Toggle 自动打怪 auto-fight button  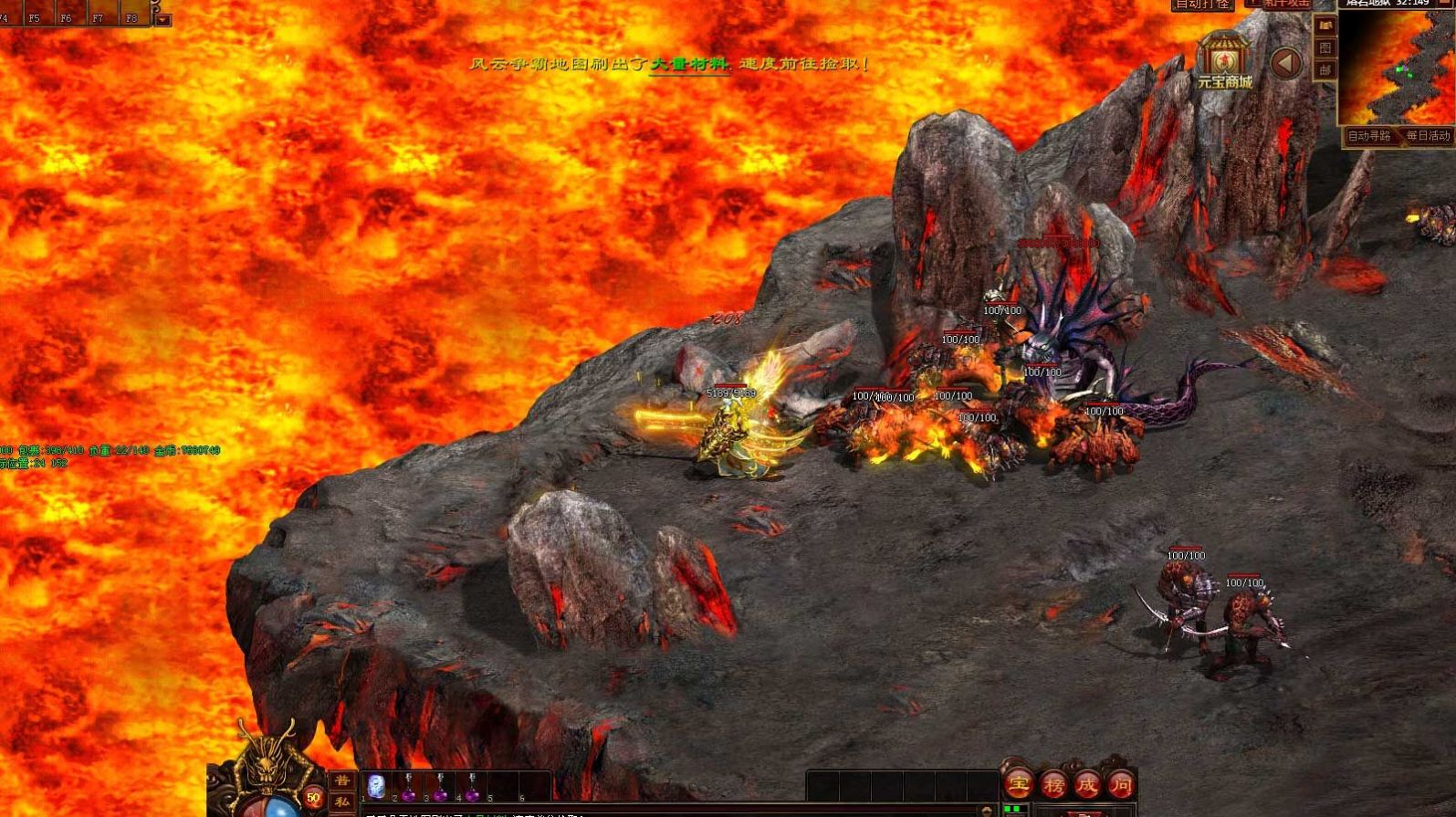pyautogui.click(x=1202, y=5)
